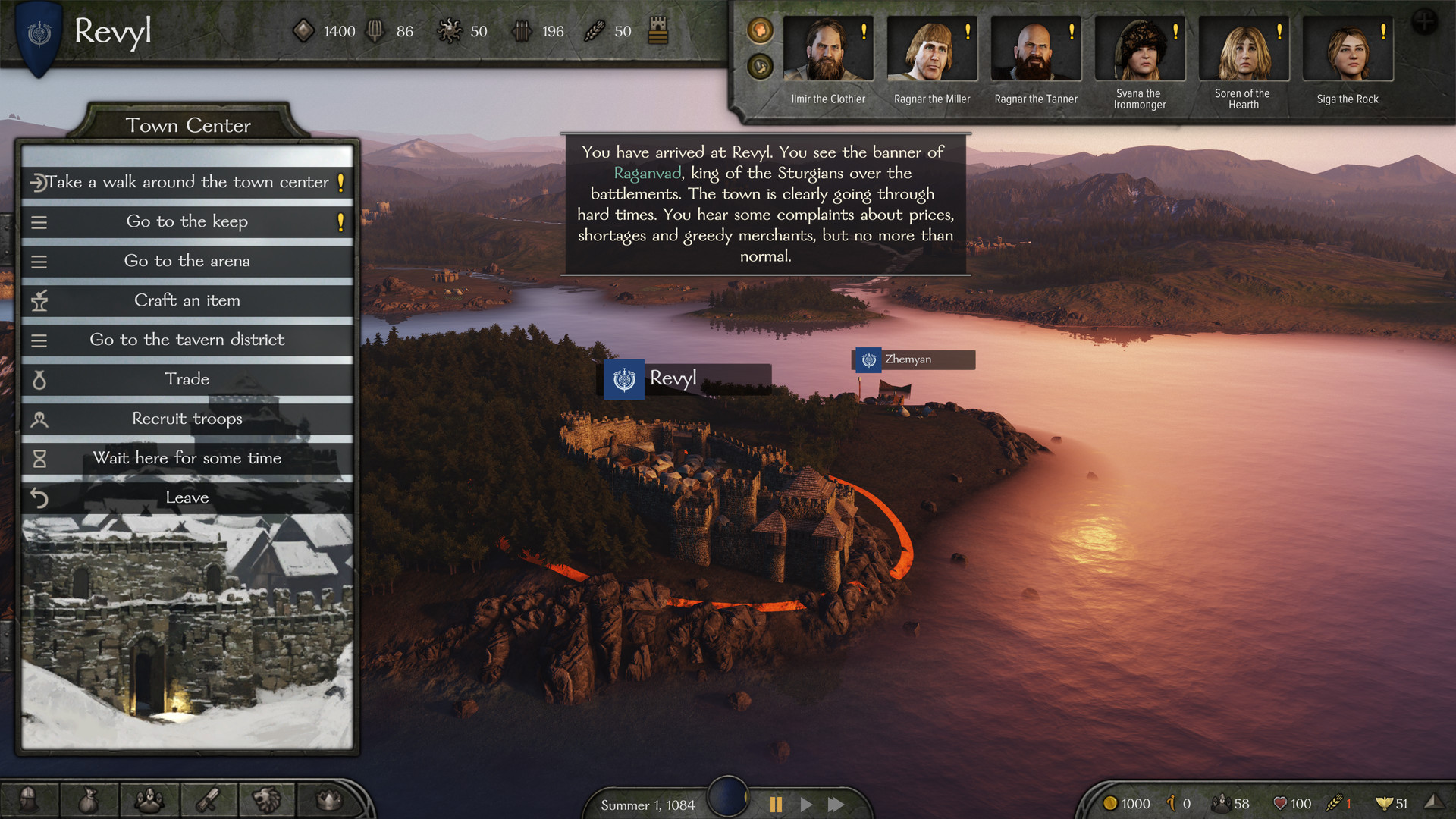Open Craft an item option
Screen dimensions: 1456x819
tap(187, 300)
